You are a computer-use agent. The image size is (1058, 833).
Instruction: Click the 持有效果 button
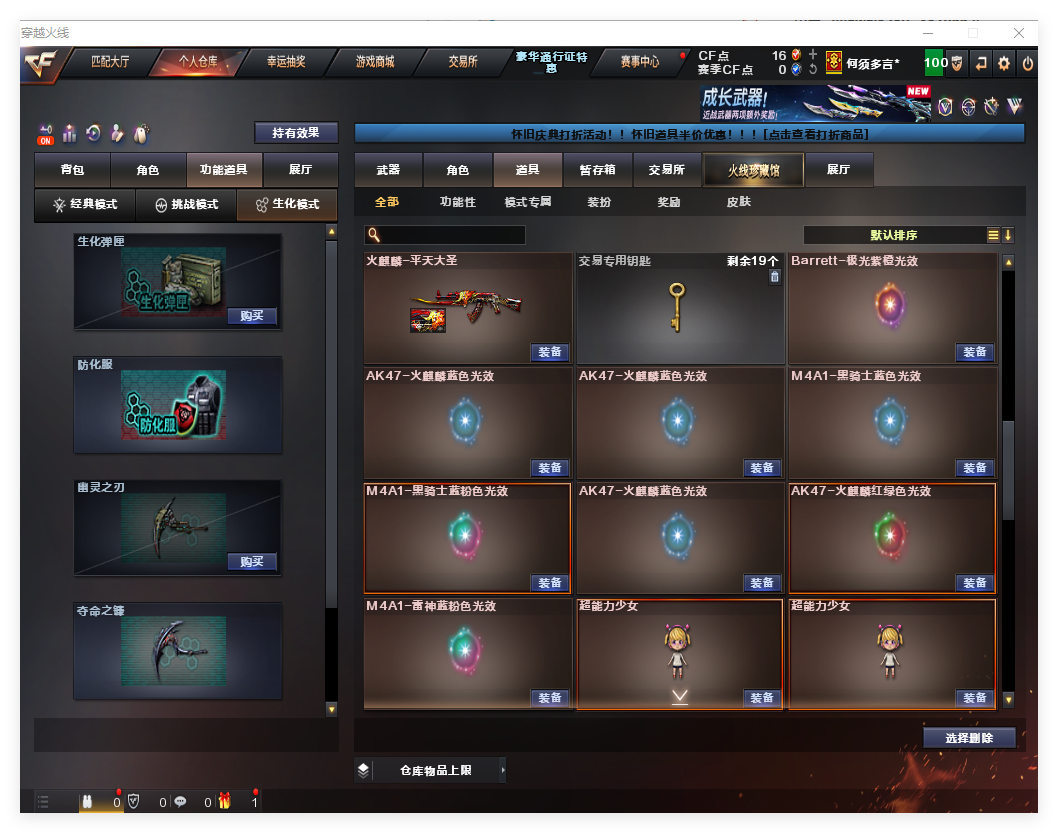pos(296,133)
